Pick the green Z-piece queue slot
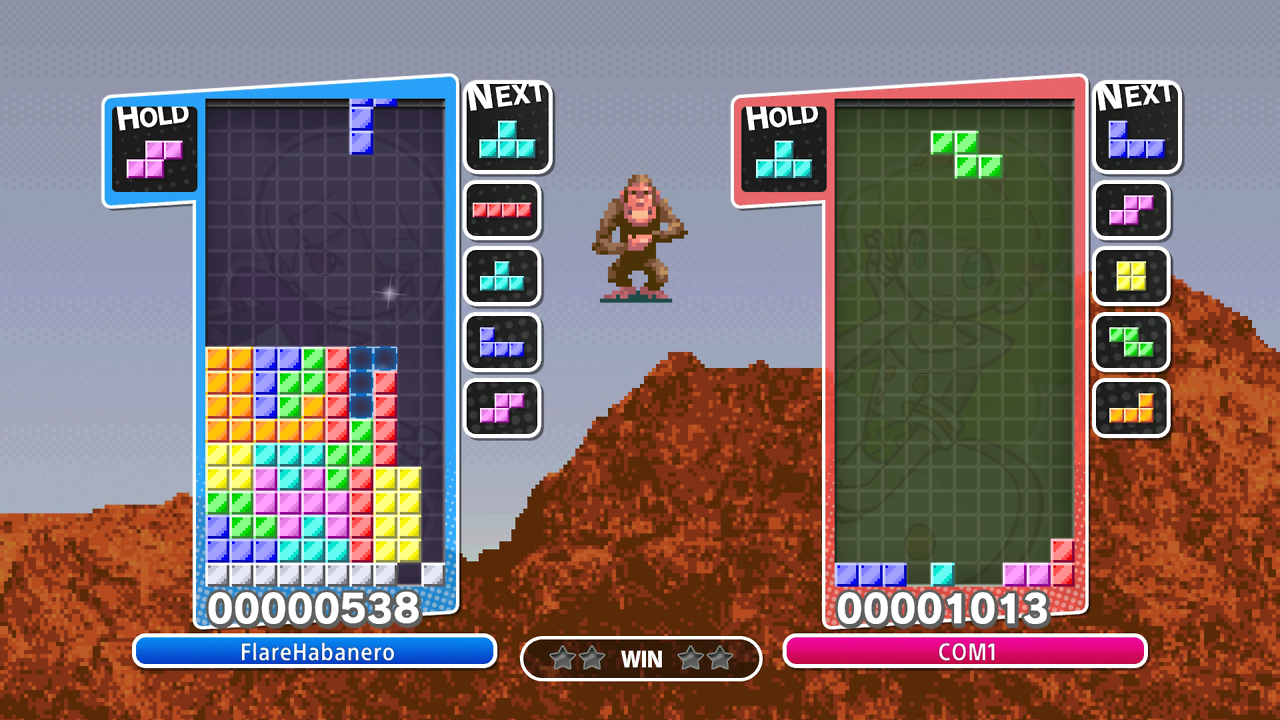1280x720 pixels. tap(1131, 342)
